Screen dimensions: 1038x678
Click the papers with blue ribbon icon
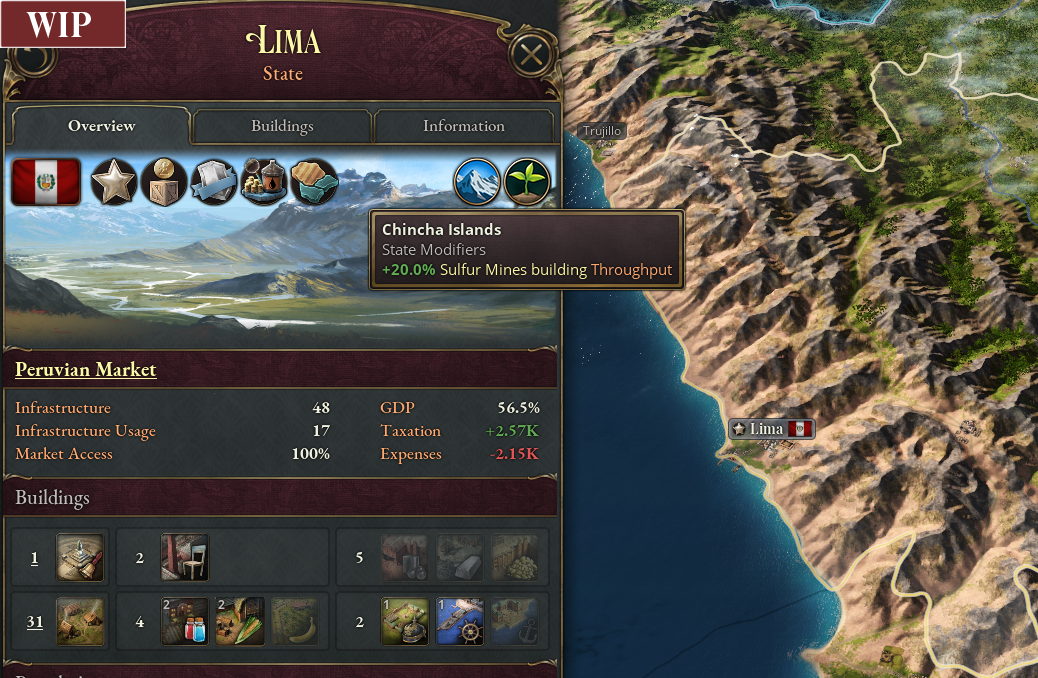click(x=214, y=182)
